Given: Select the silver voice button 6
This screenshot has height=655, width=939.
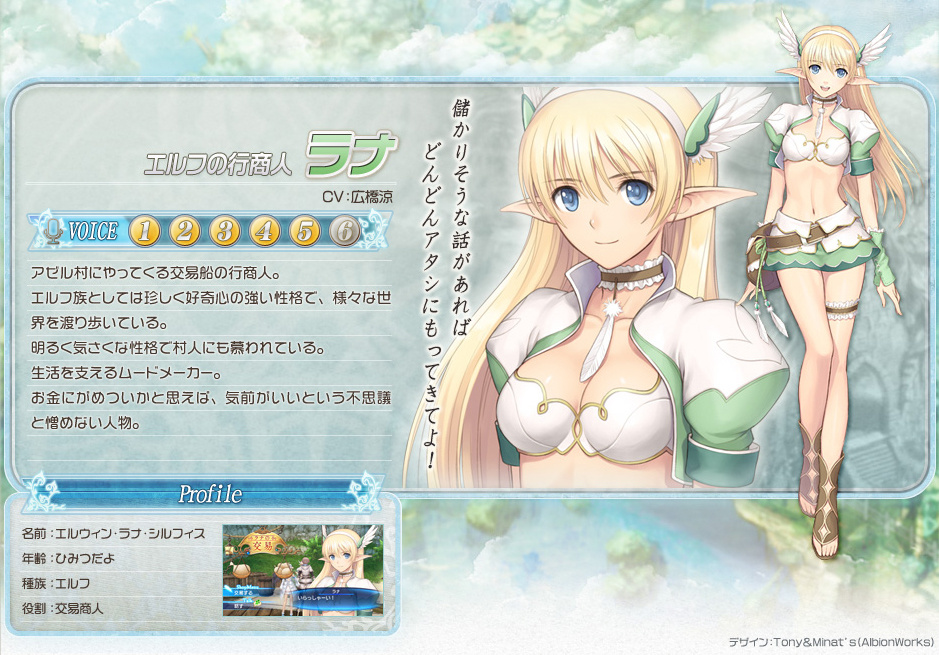Looking at the screenshot, I should 345,232.
